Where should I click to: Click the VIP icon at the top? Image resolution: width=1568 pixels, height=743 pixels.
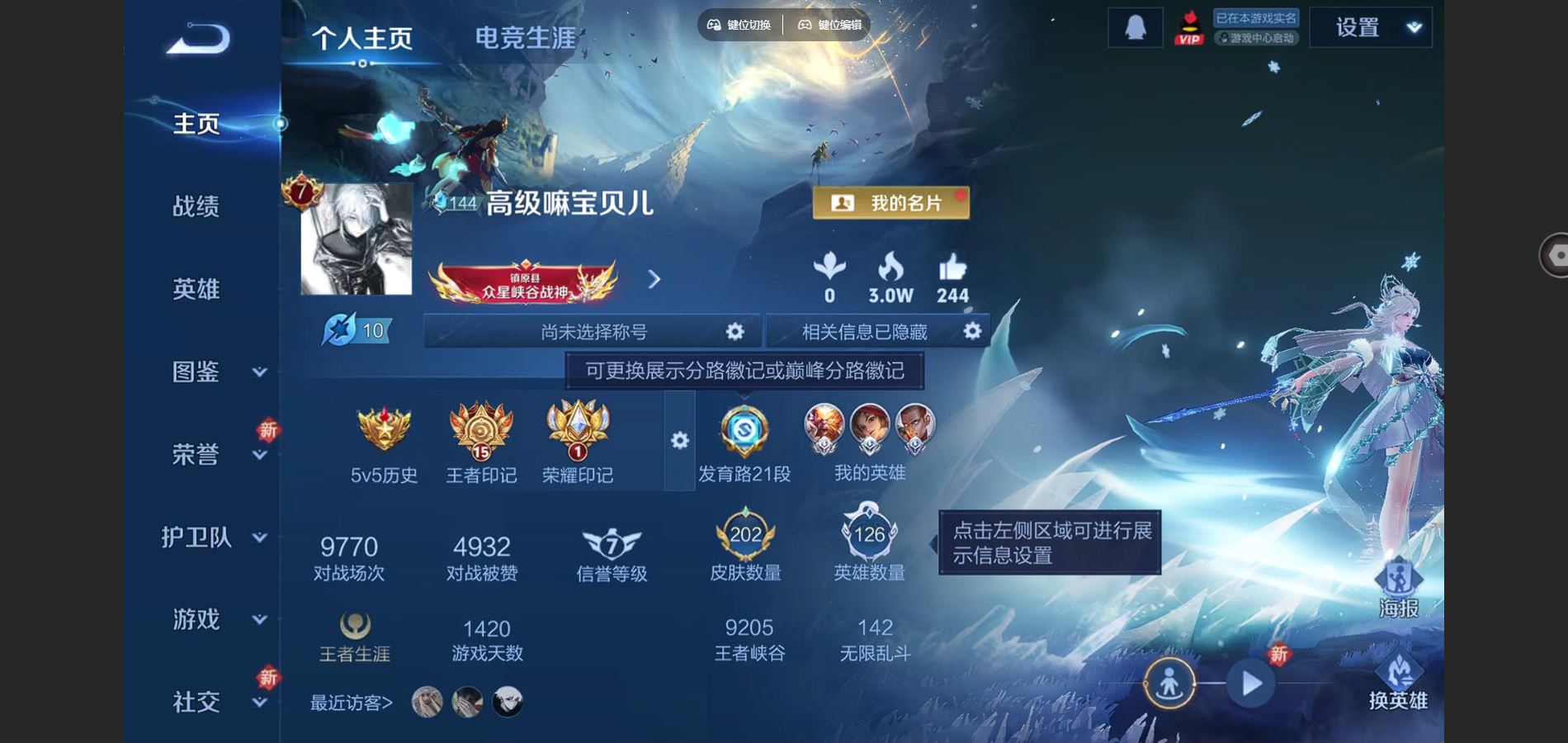[1189, 26]
